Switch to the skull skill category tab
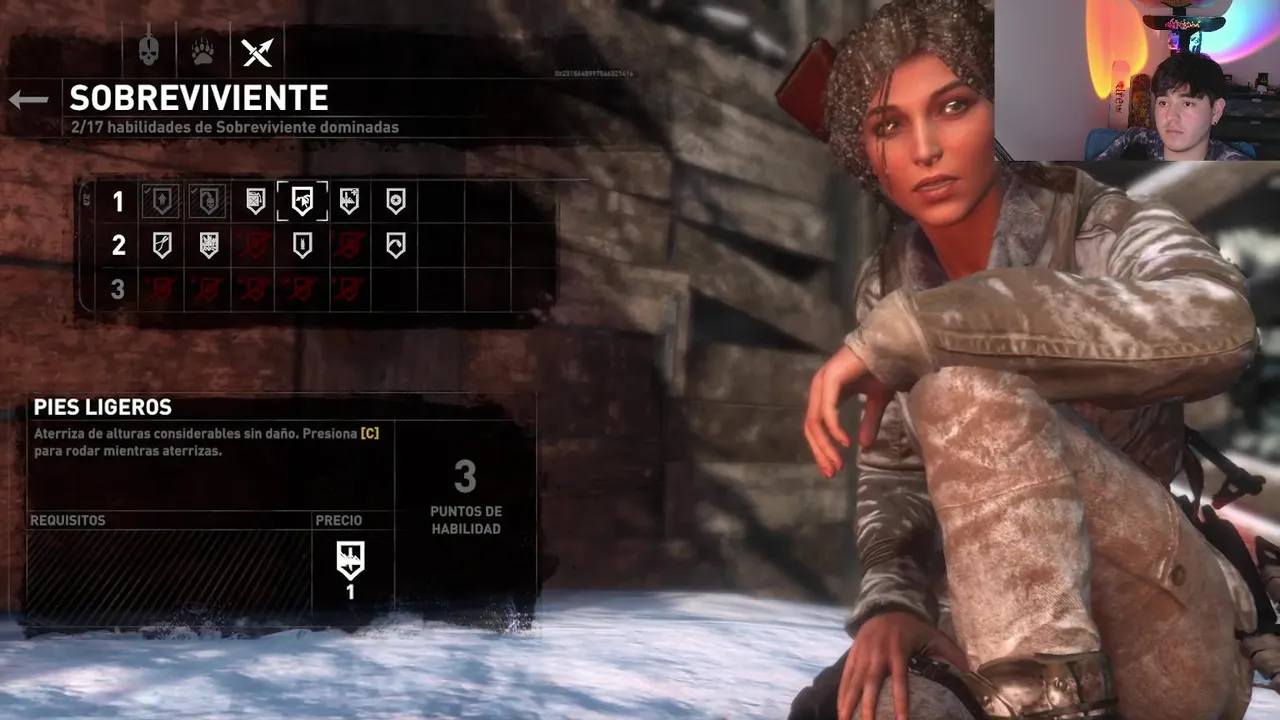The height and width of the screenshot is (720, 1280). 149,52
